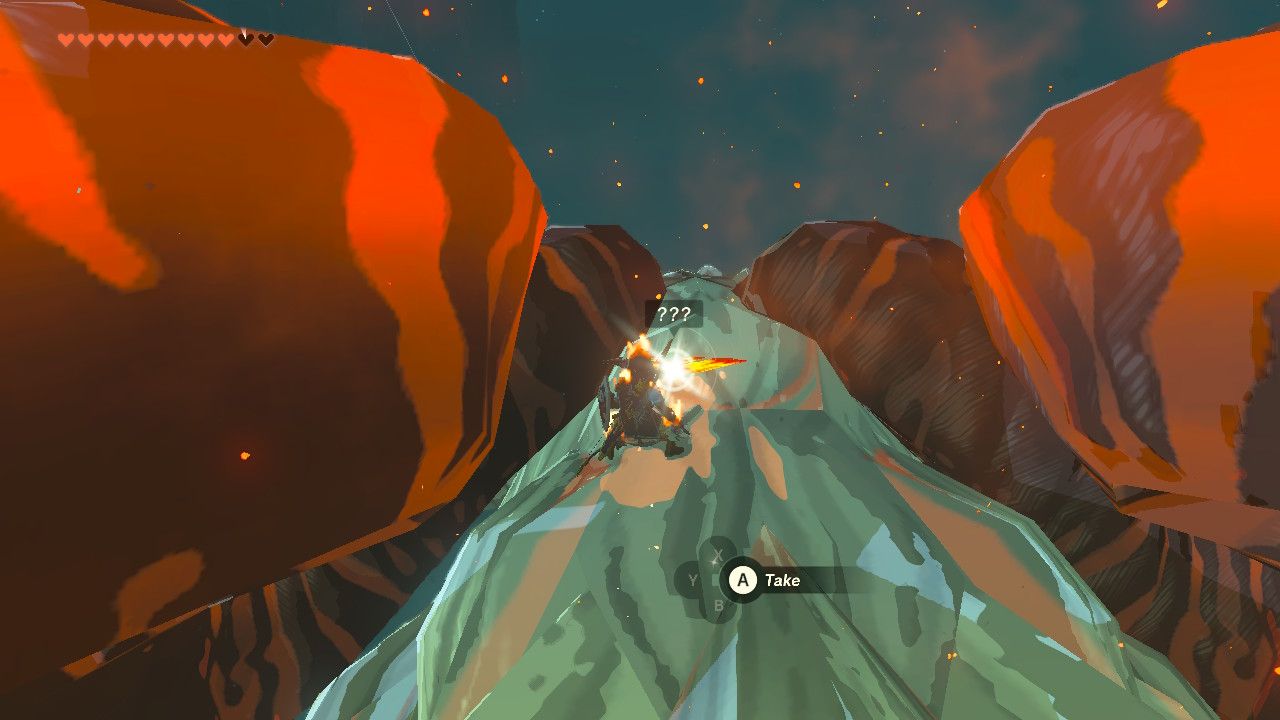Screen dimensions: 1280x720
Task: Click the ??? name label above the weapon
Action: [x=675, y=313]
